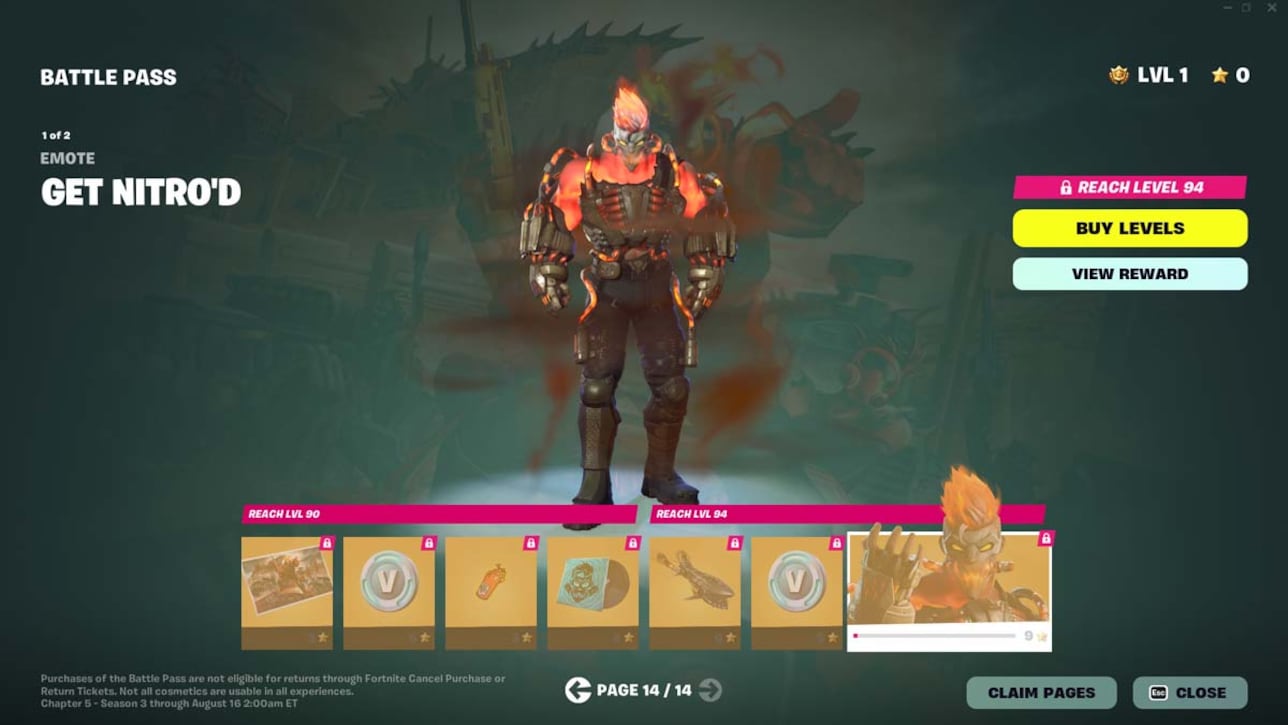Screen dimensions: 1288x725
Task: Click the BATTLE PASS title heading
Action: [109, 76]
